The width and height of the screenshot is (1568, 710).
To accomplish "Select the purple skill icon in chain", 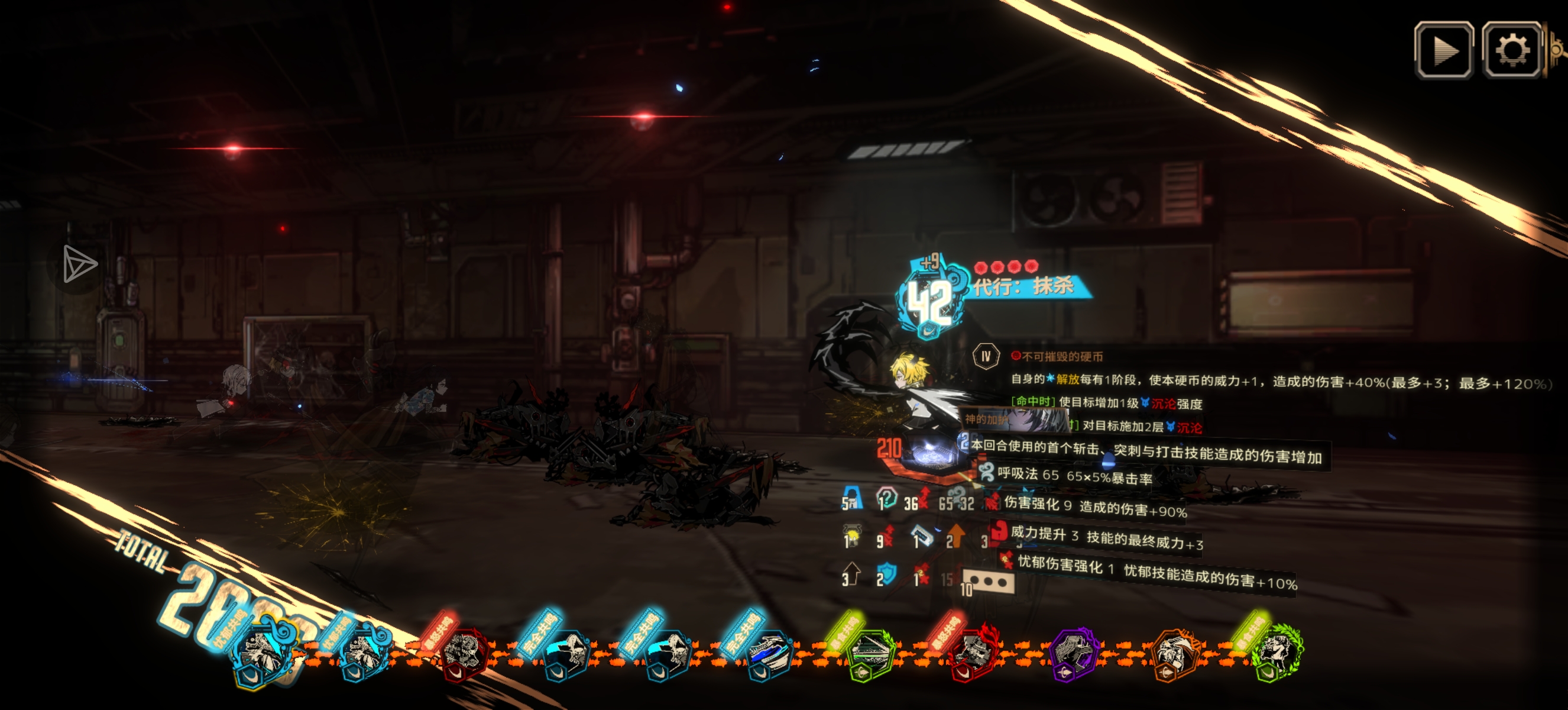I will tap(1073, 654).
